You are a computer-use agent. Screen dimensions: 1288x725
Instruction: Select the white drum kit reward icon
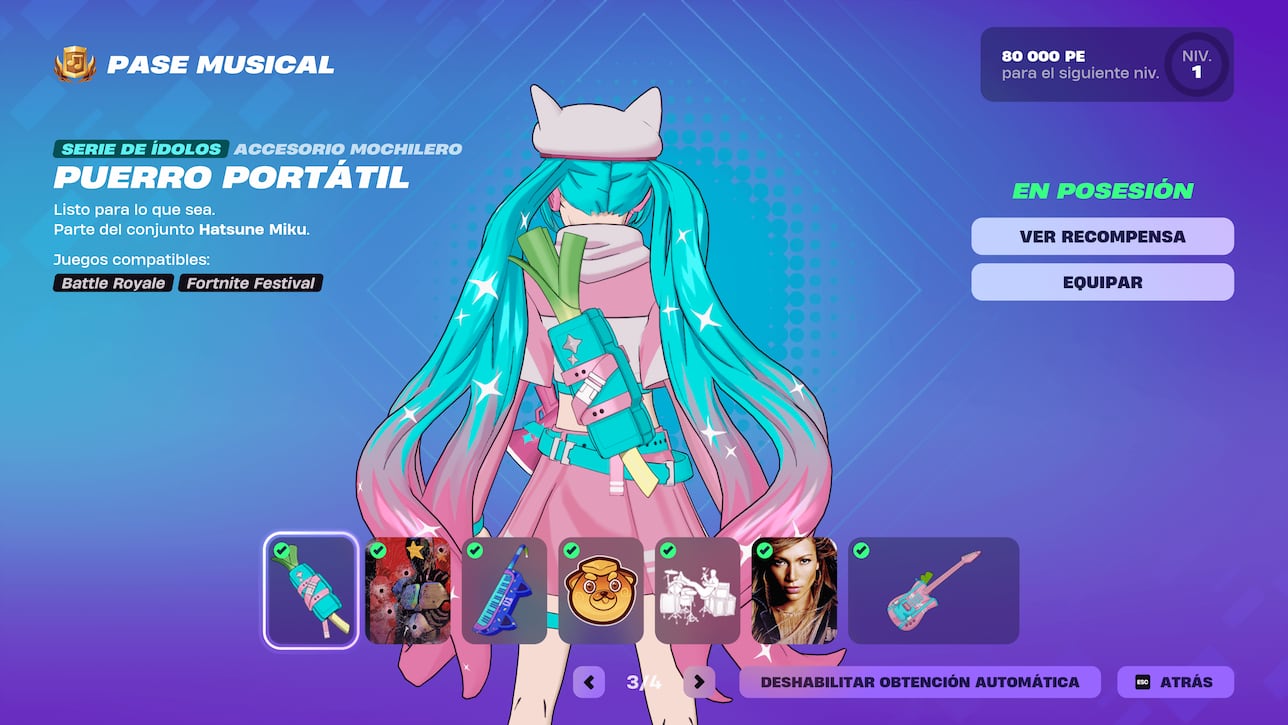pyautogui.click(x=697, y=592)
